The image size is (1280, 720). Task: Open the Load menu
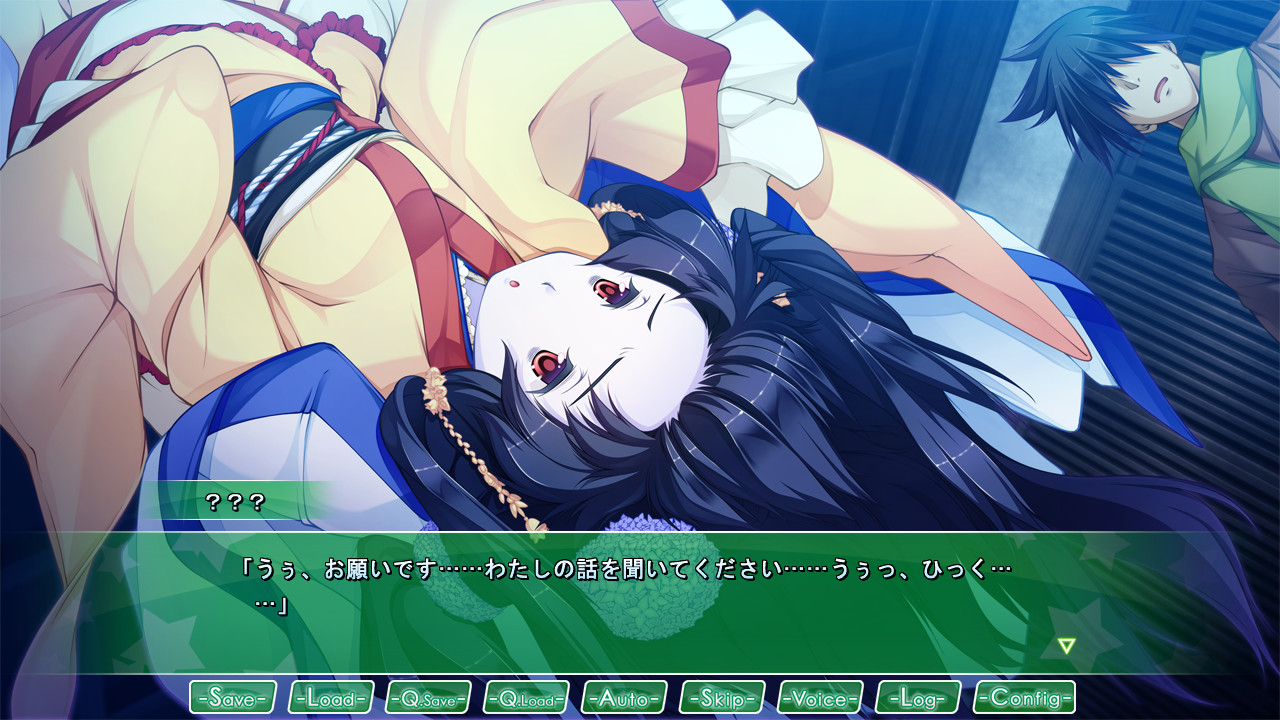tap(331, 697)
